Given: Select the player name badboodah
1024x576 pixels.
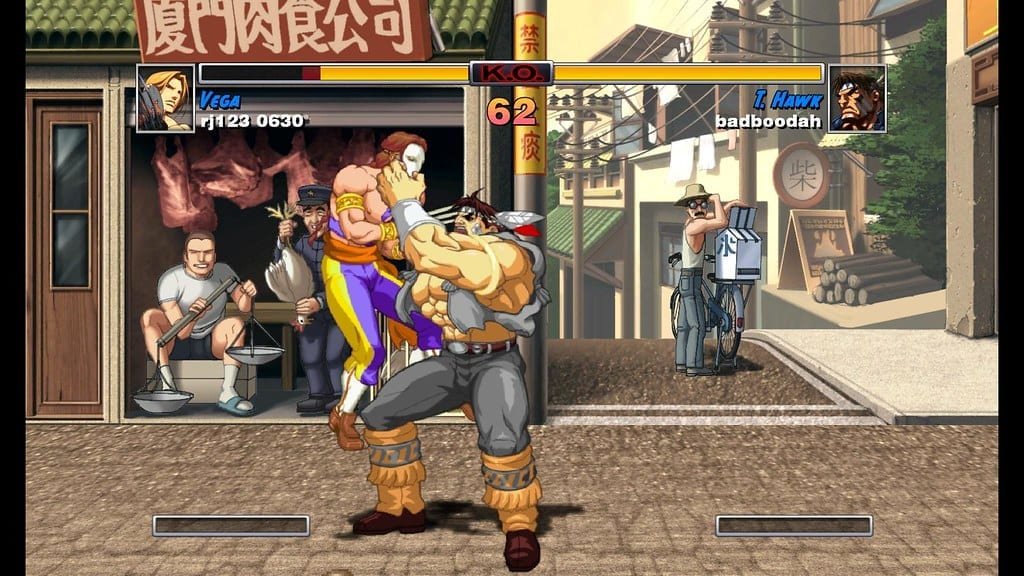Looking at the screenshot, I should click(x=768, y=121).
